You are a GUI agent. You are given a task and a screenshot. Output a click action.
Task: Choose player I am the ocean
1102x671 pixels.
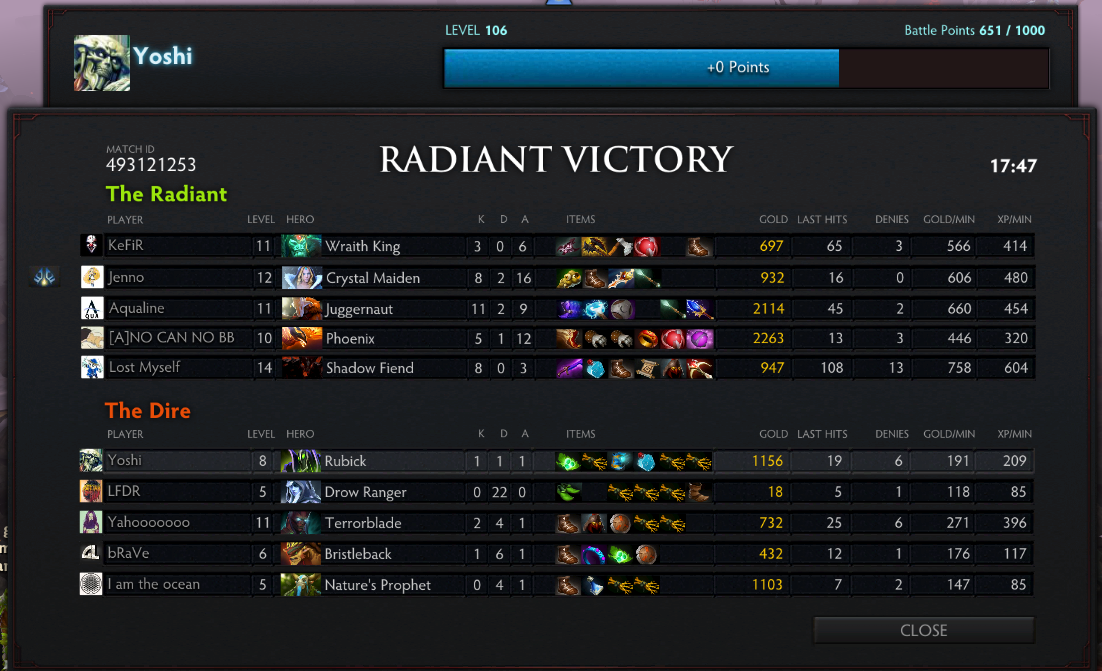click(x=153, y=584)
